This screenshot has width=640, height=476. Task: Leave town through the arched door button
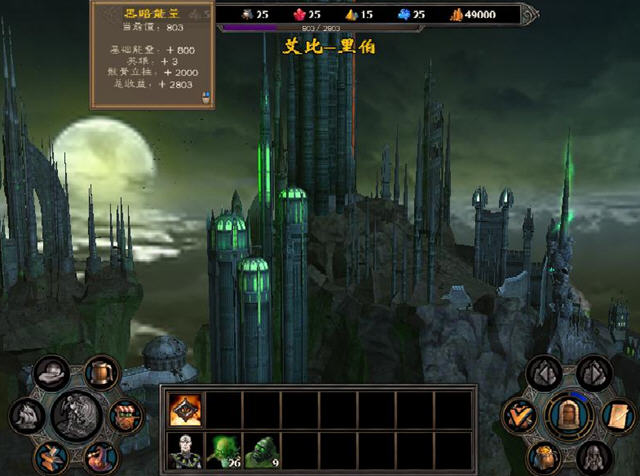click(x=568, y=414)
